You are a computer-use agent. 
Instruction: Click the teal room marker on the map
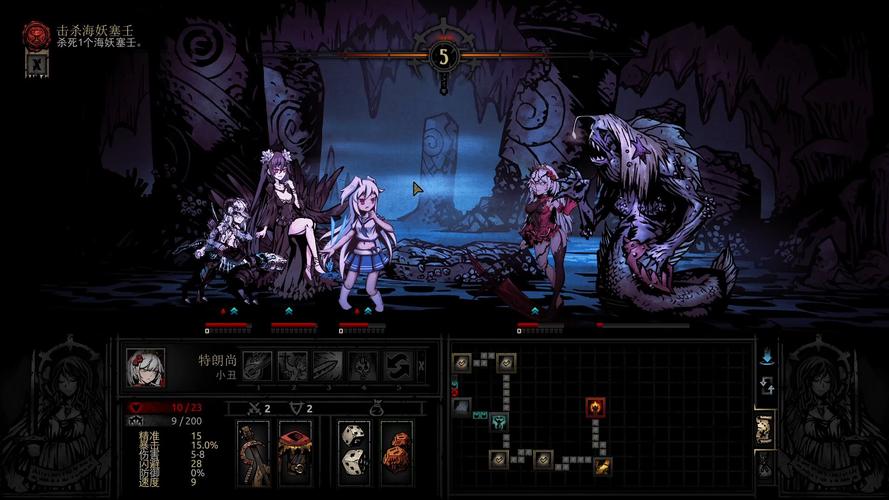497,423
